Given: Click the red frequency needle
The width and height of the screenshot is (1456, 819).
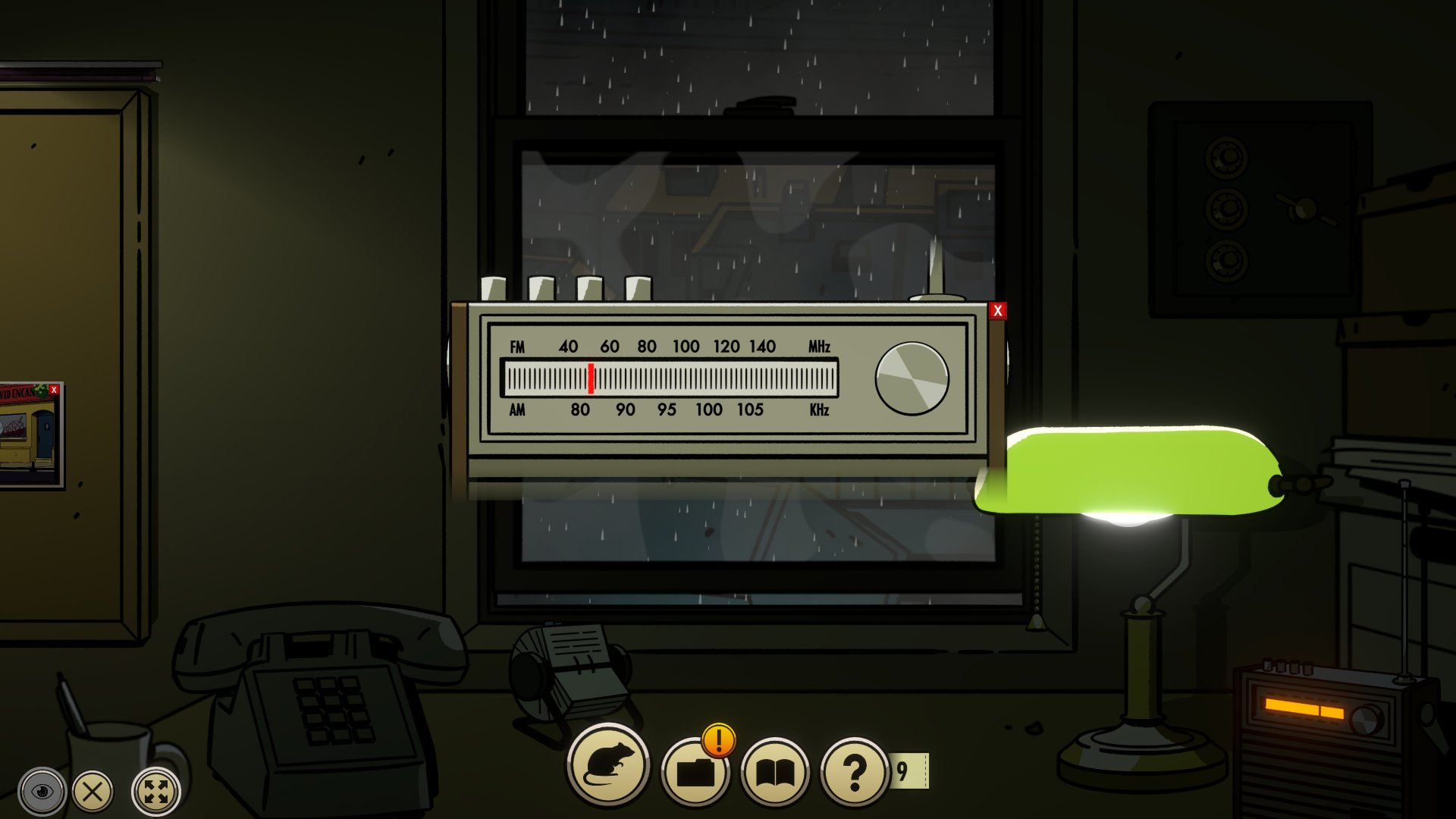Looking at the screenshot, I should coord(591,378).
